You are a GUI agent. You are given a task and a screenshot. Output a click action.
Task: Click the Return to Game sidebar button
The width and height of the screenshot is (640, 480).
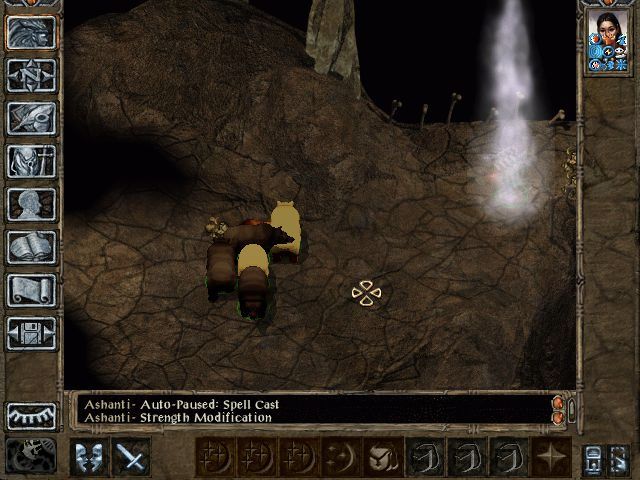click(x=31, y=32)
